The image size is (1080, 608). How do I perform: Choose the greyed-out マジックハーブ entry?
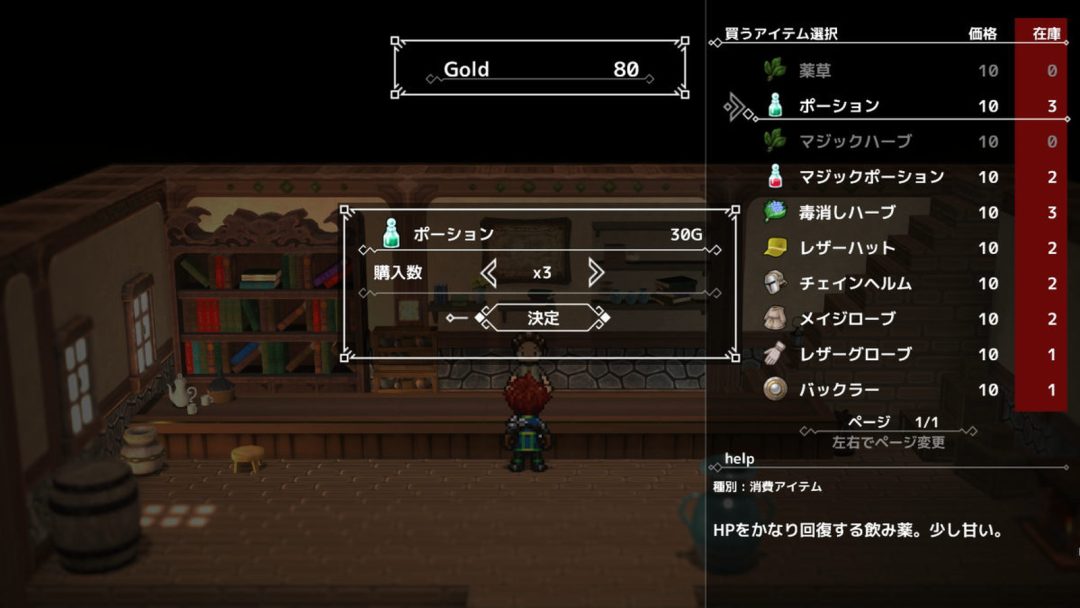(x=854, y=142)
